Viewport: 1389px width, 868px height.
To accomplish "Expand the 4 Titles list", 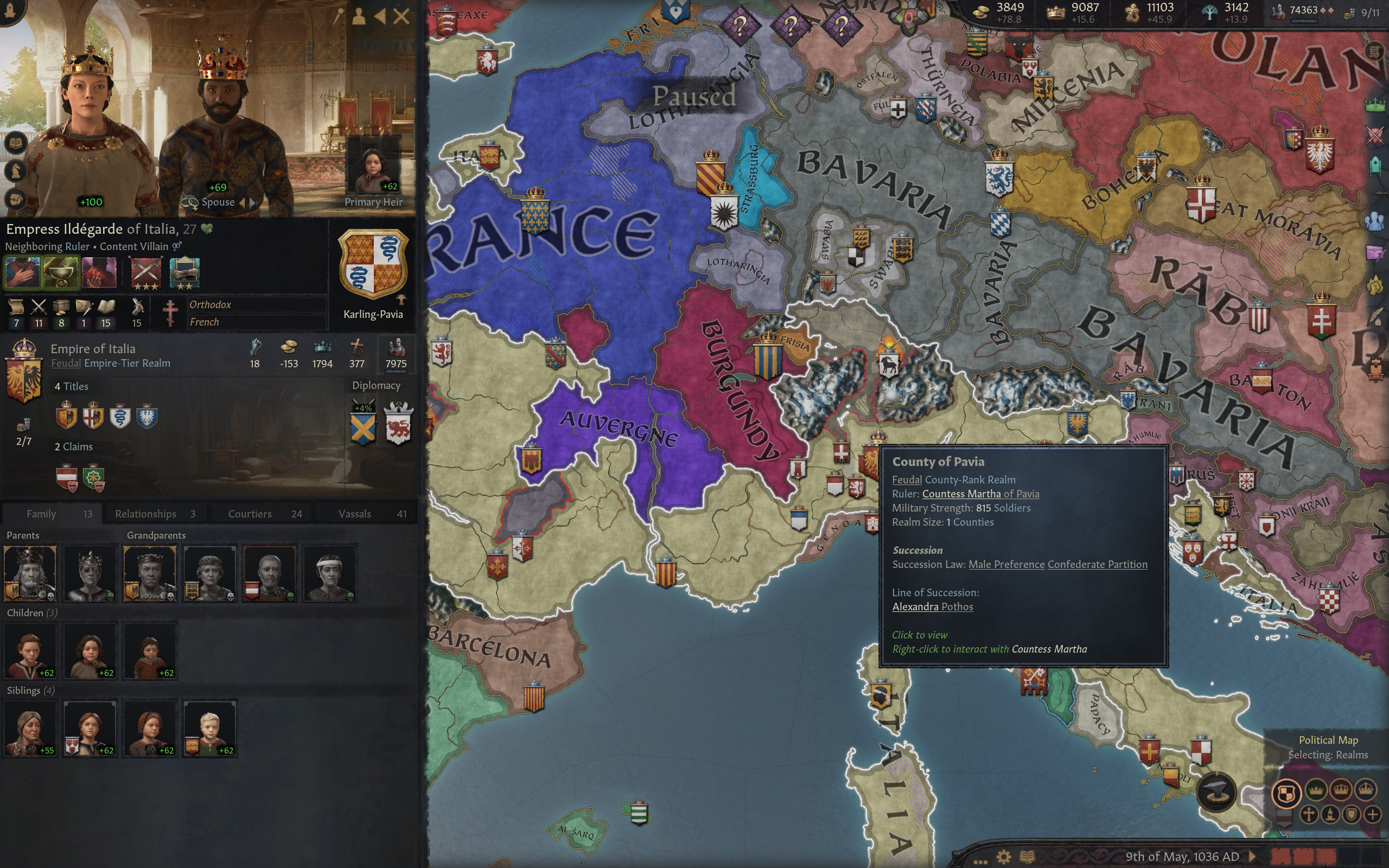I will (x=72, y=386).
